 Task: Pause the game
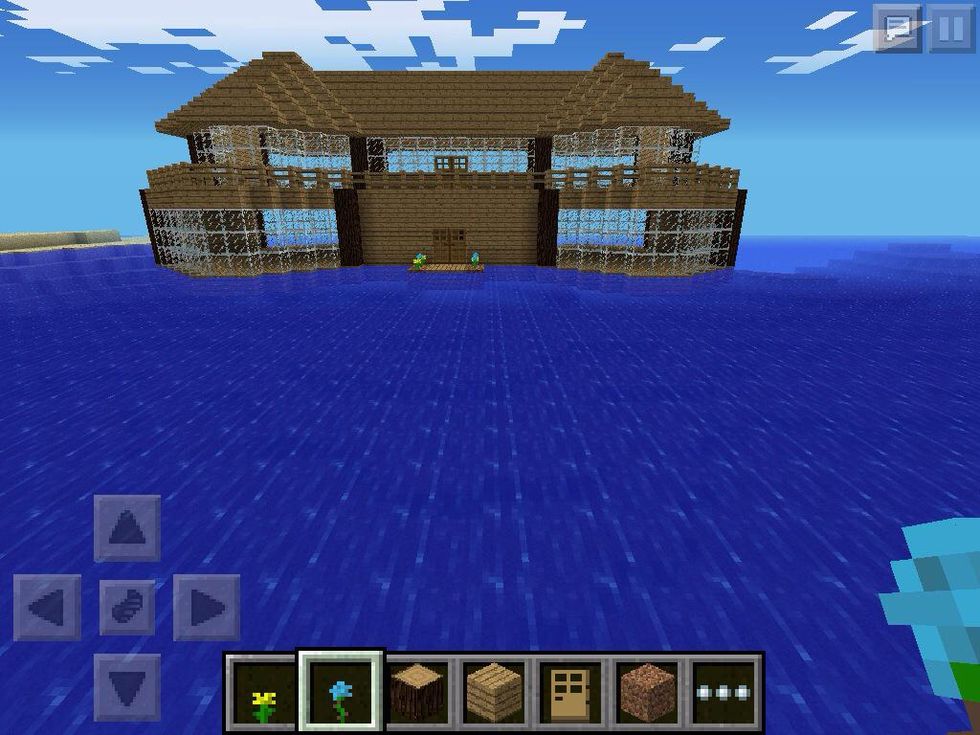(x=951, y=29)
